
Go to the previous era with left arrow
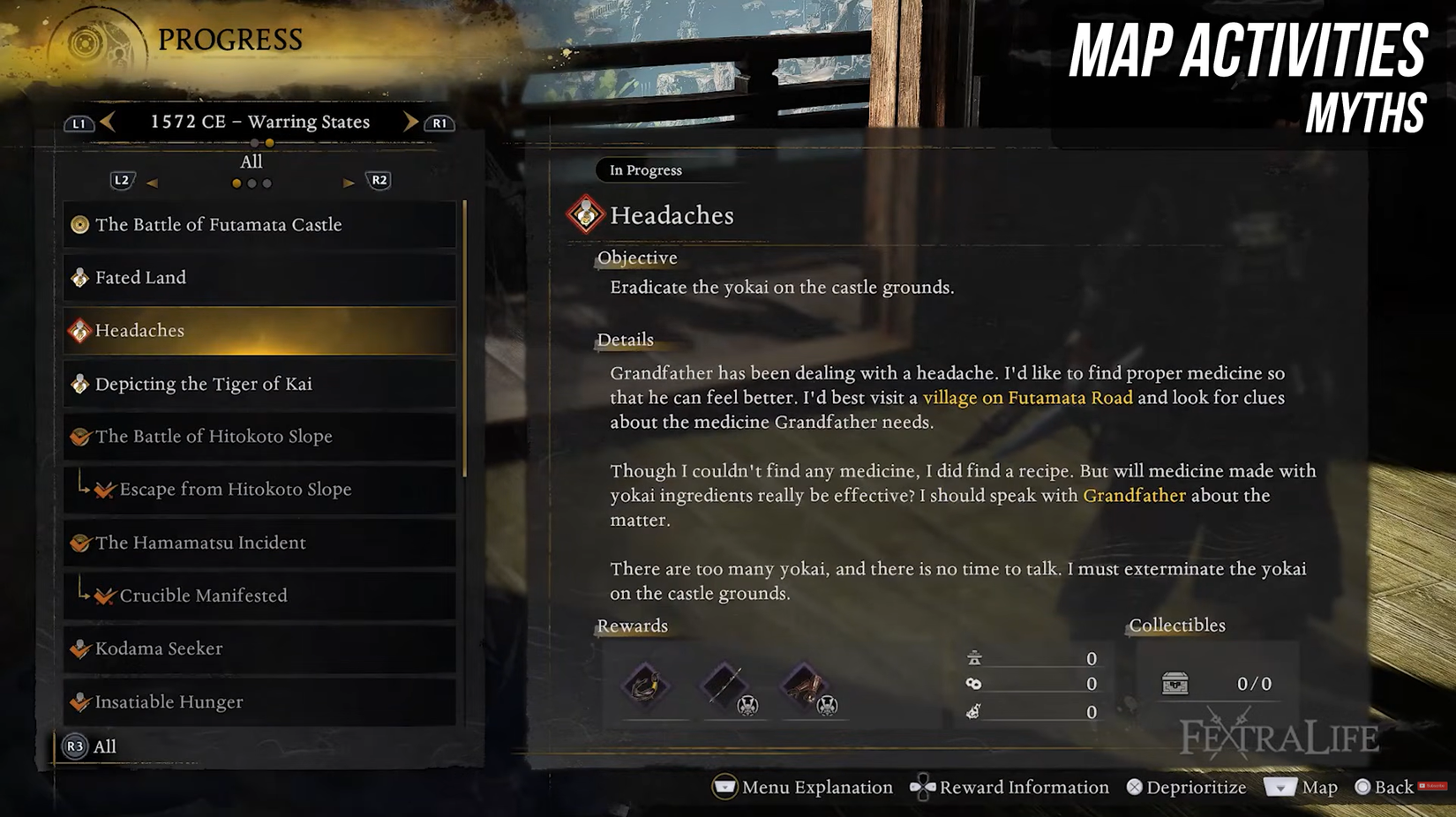pyautogui.click(x=108, y=122)
